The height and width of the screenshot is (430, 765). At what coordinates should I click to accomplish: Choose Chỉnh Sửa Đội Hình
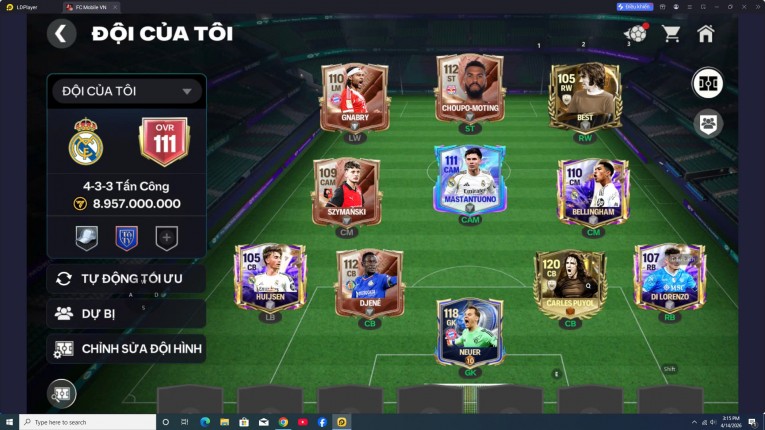click(126, 349)
